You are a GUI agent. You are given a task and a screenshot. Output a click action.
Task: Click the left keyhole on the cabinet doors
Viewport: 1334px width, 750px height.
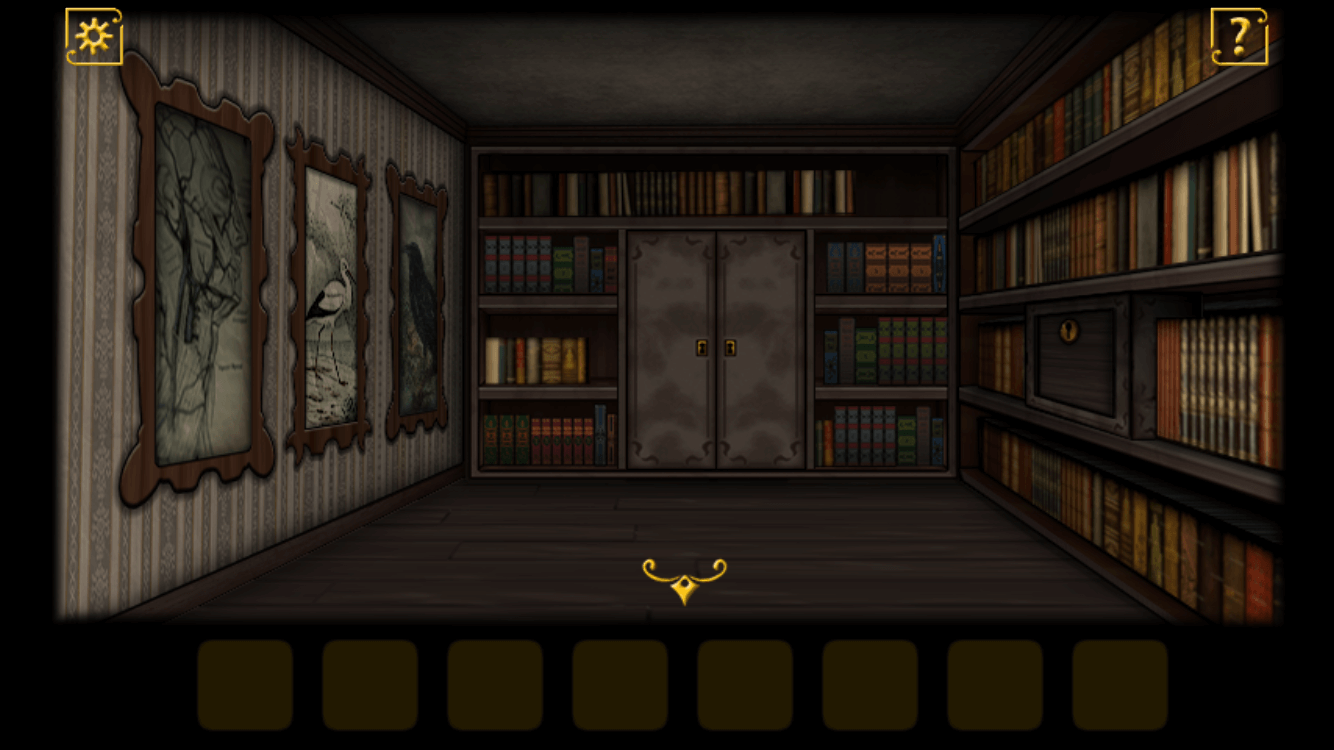click(701, 347)
